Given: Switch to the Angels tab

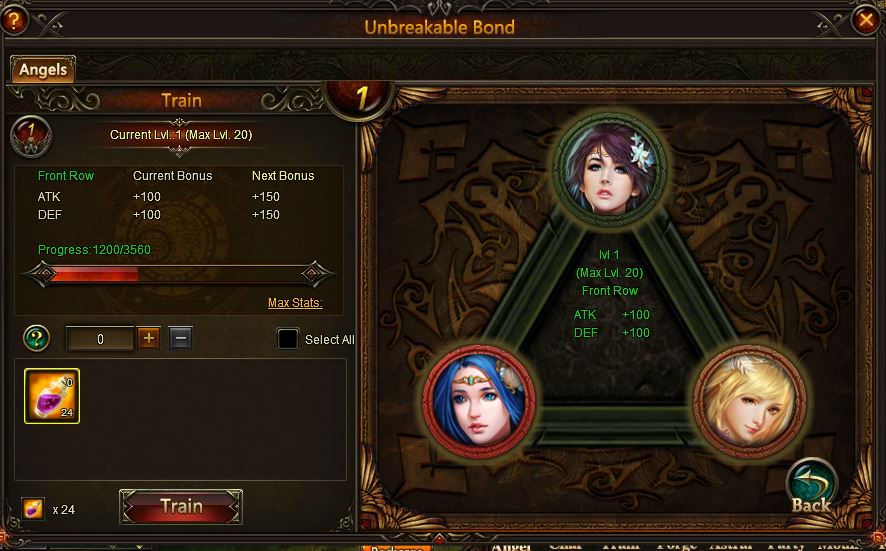Looking at the screenshot, I should [x=42, y=69].
